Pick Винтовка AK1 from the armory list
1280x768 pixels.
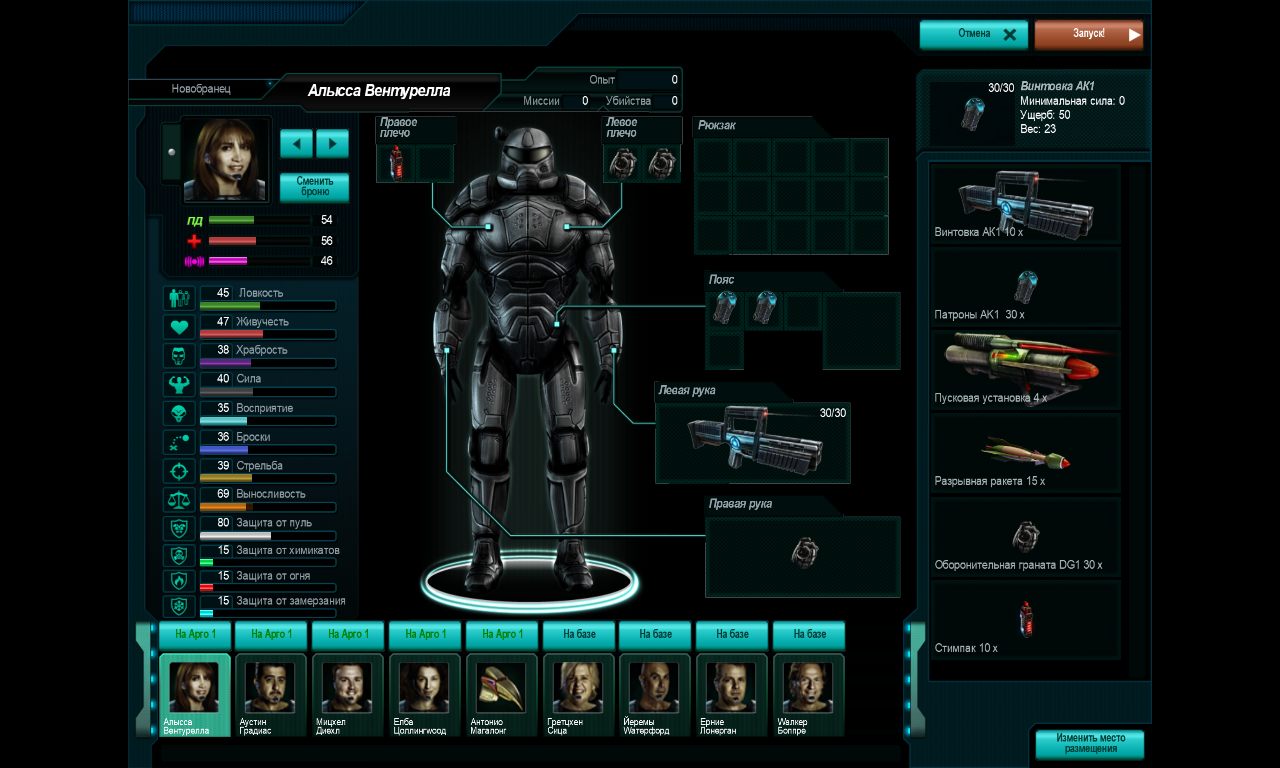pyautogui.click(x=1025, y=204)
